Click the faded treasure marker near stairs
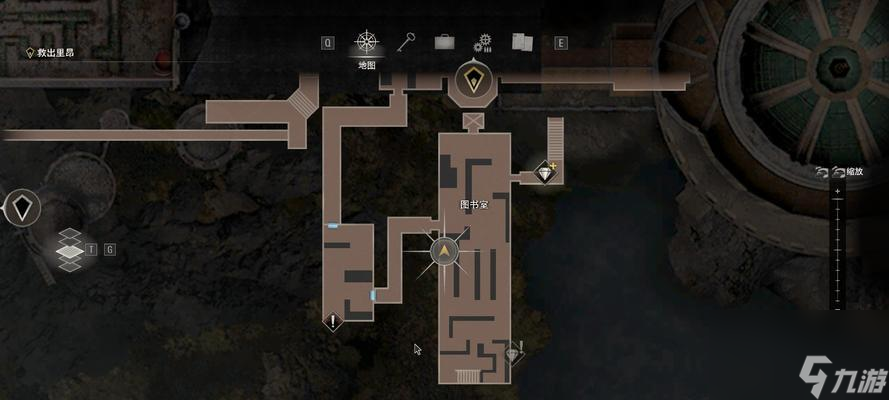Viewport: 889px width, 400px height. [515, 352]
